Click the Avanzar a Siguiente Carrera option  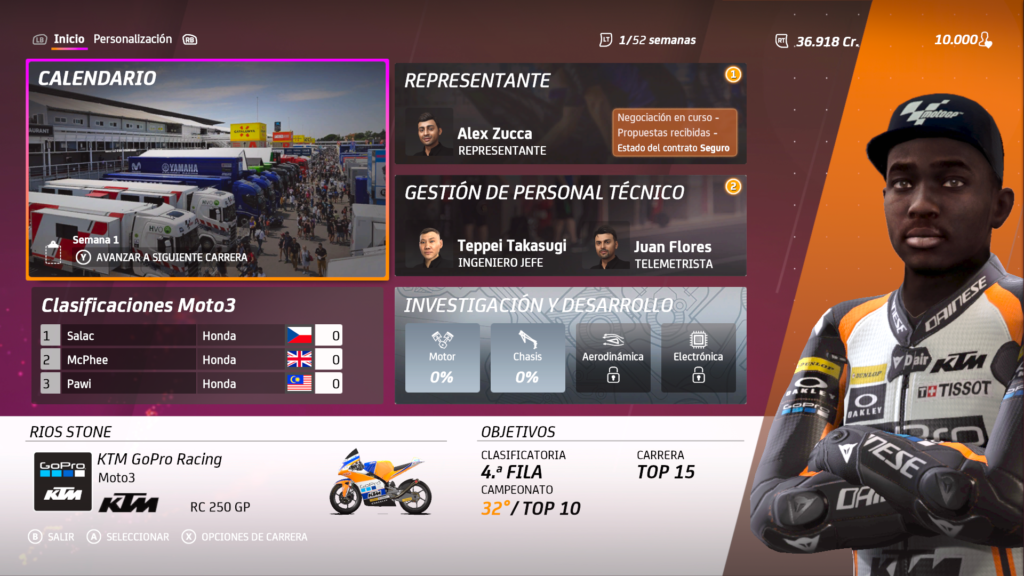pos(163,257)
